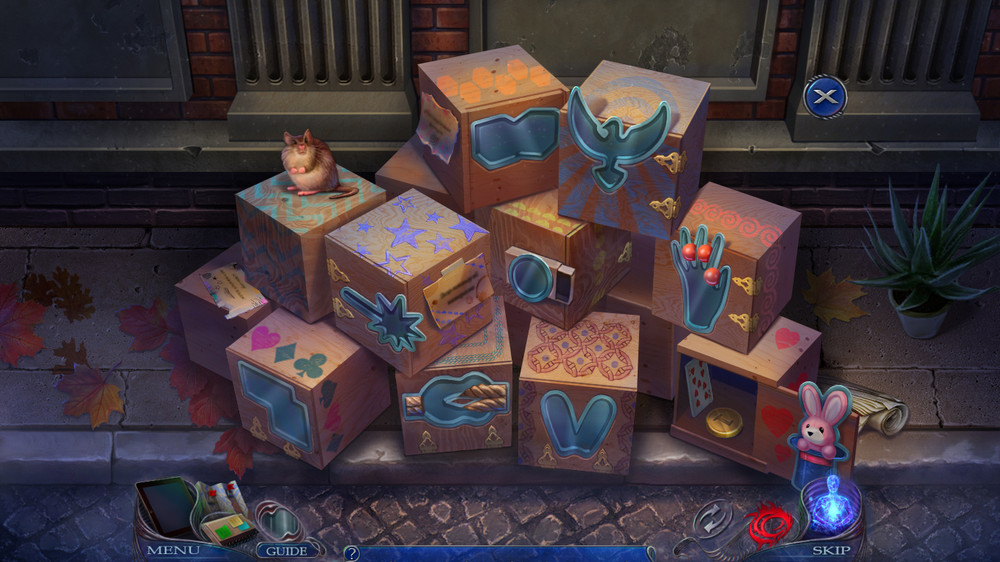This screenshot has width=1000, height=562.
Task: Skip this puzzle
Action: (x=831, y=550)
